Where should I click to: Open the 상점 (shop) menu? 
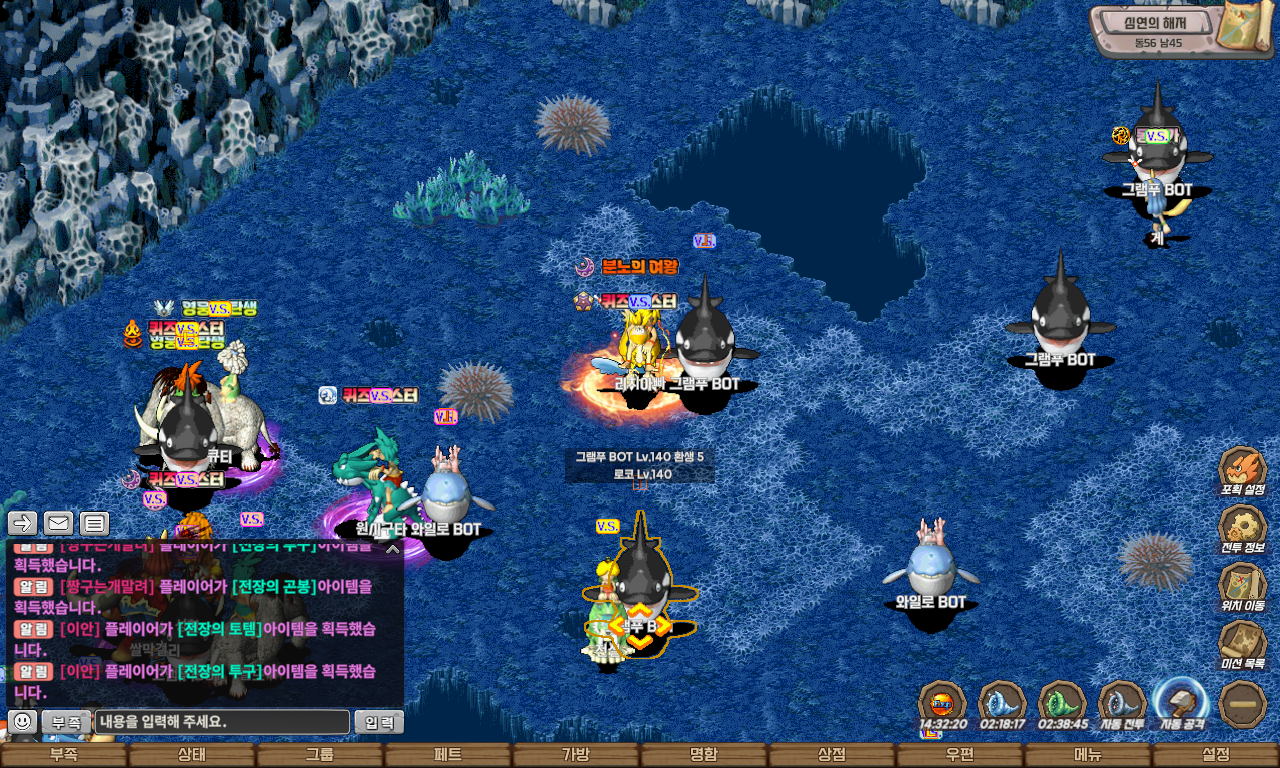tap(832, 755)
